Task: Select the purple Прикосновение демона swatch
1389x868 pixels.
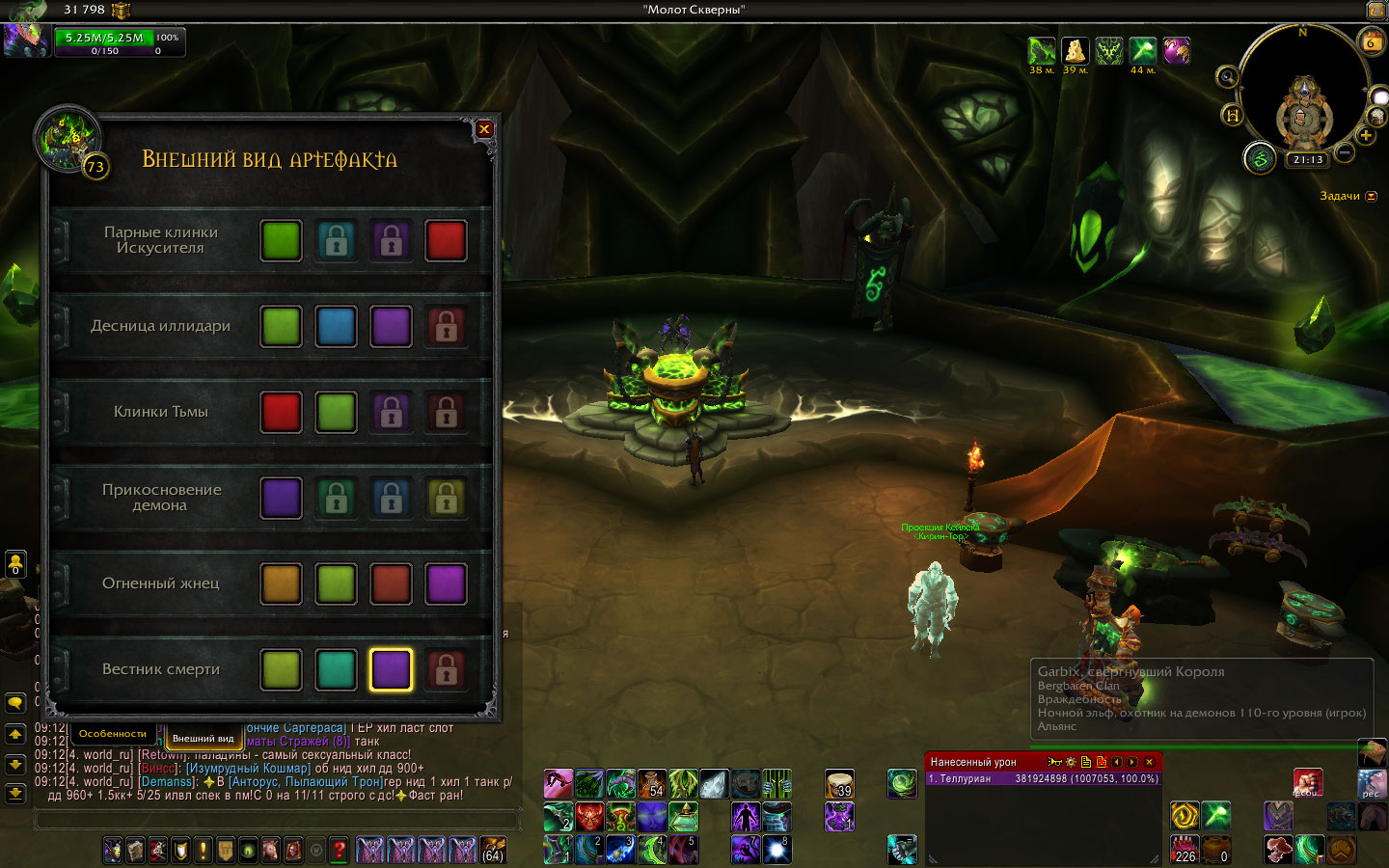Action: tap(281, 499)
